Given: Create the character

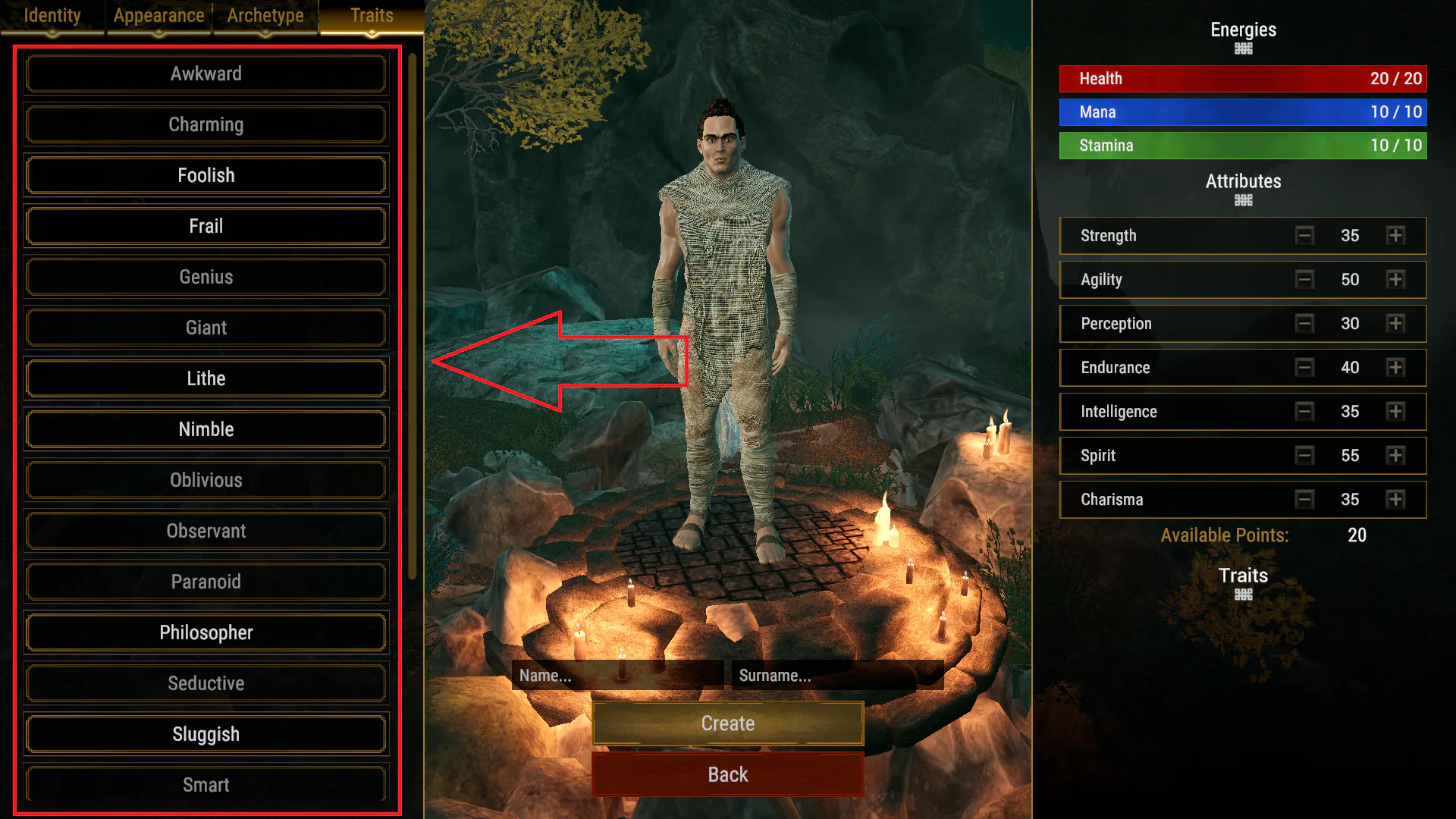Looking at the screenshot, I should (x=728, y=723).
